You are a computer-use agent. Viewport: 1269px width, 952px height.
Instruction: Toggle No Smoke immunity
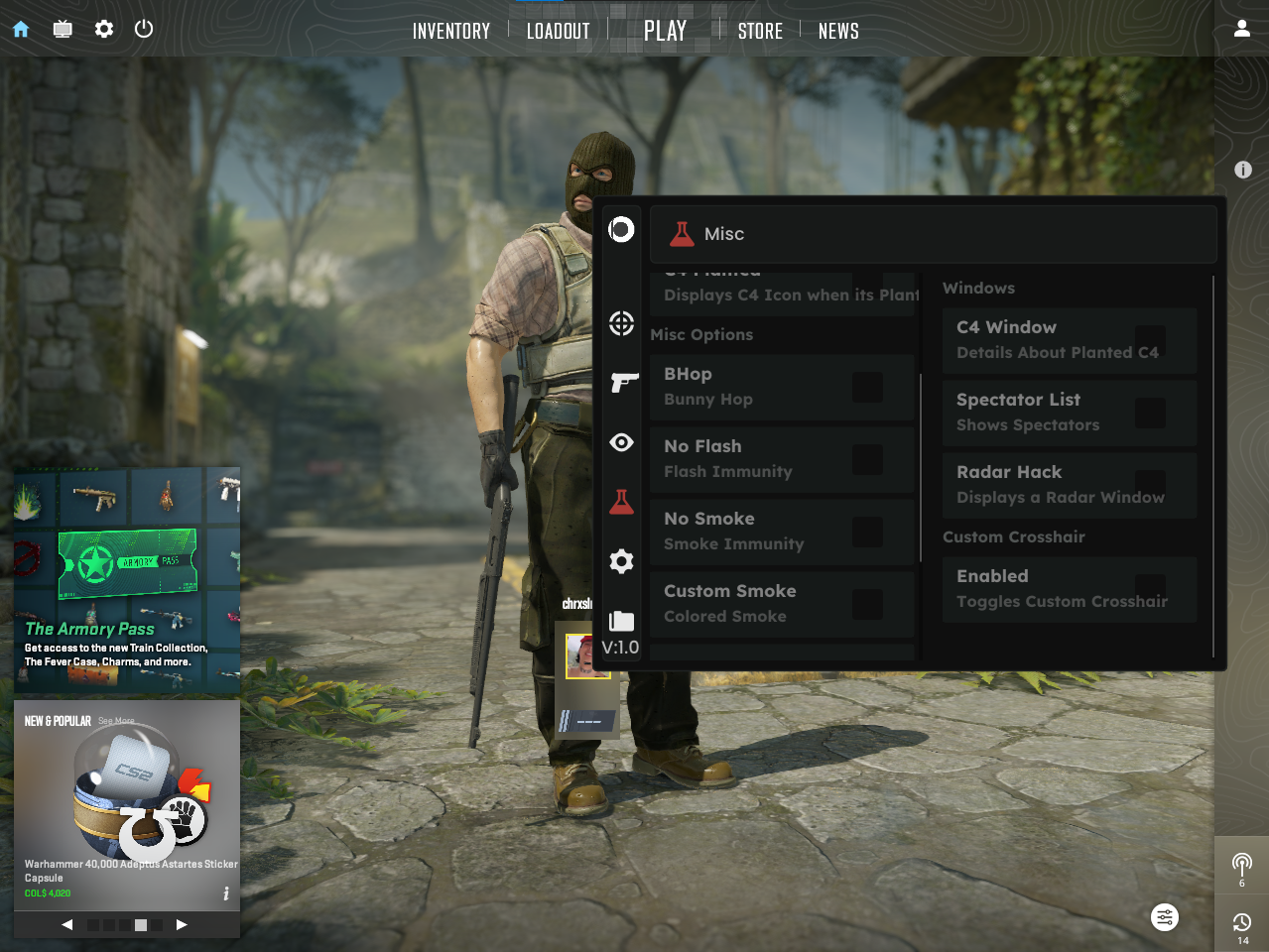[x=867, y=532]
